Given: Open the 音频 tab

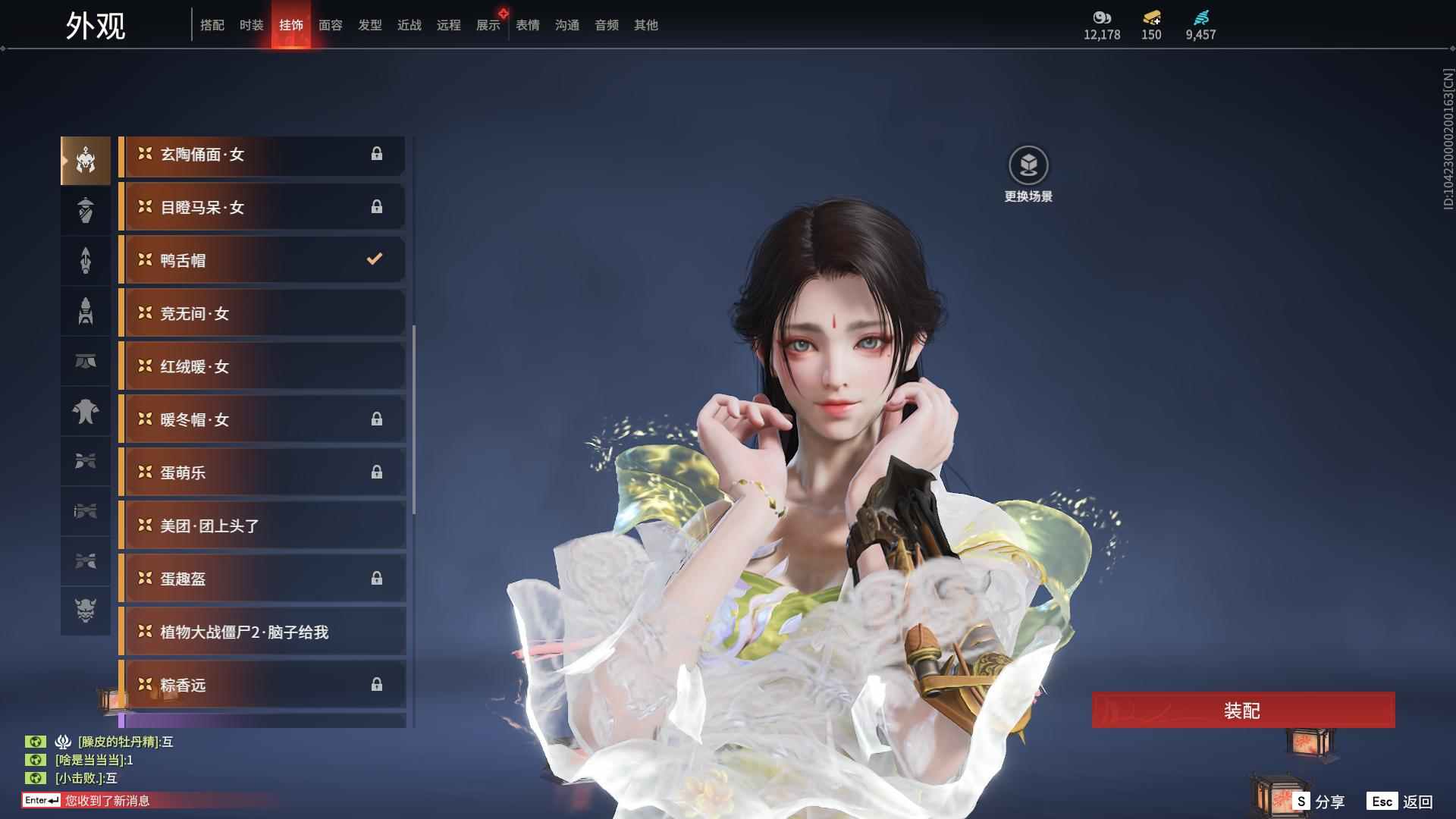Looking at the screenshot, I should (x=606, y=24).
